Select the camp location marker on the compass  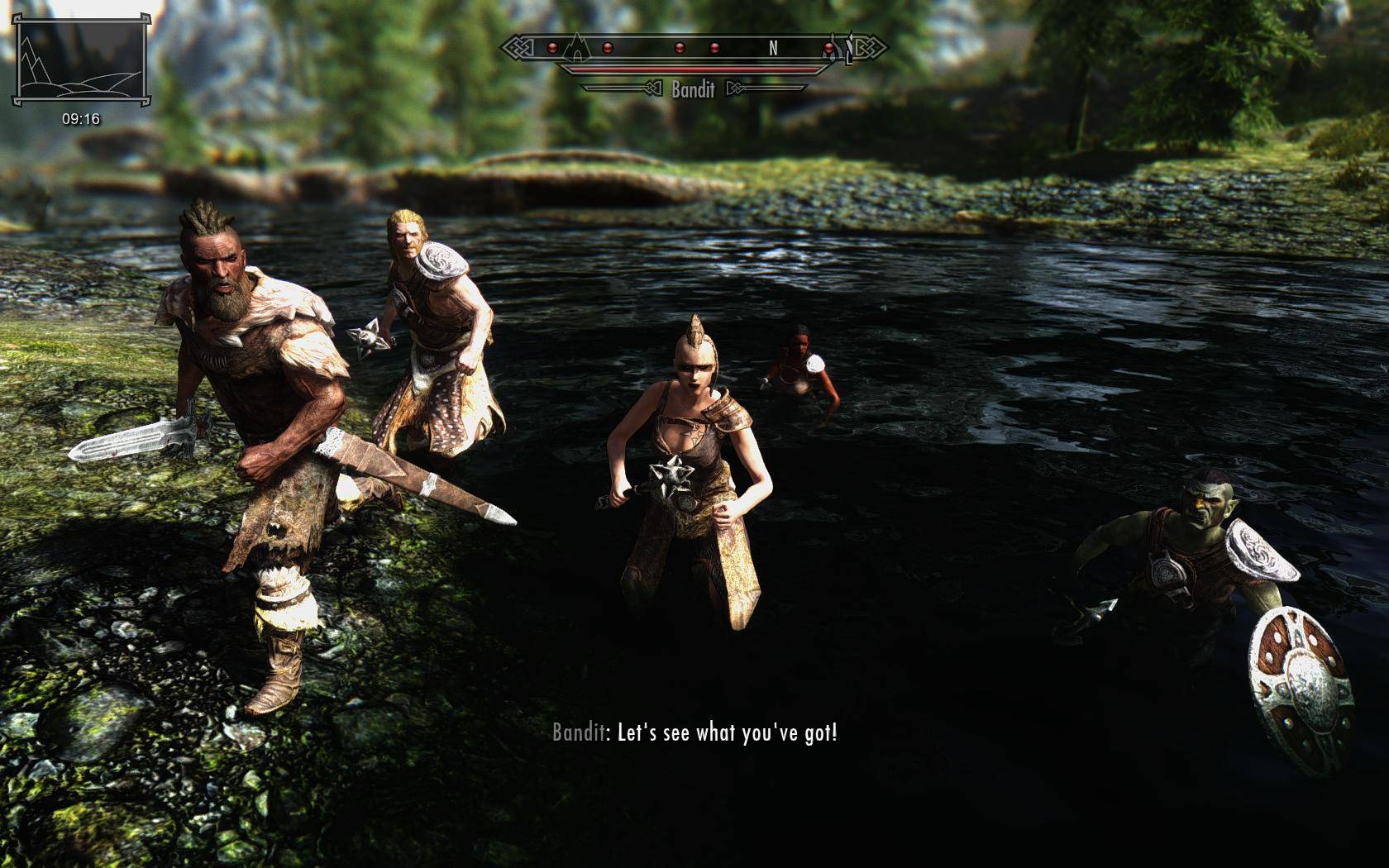[575, 50]
